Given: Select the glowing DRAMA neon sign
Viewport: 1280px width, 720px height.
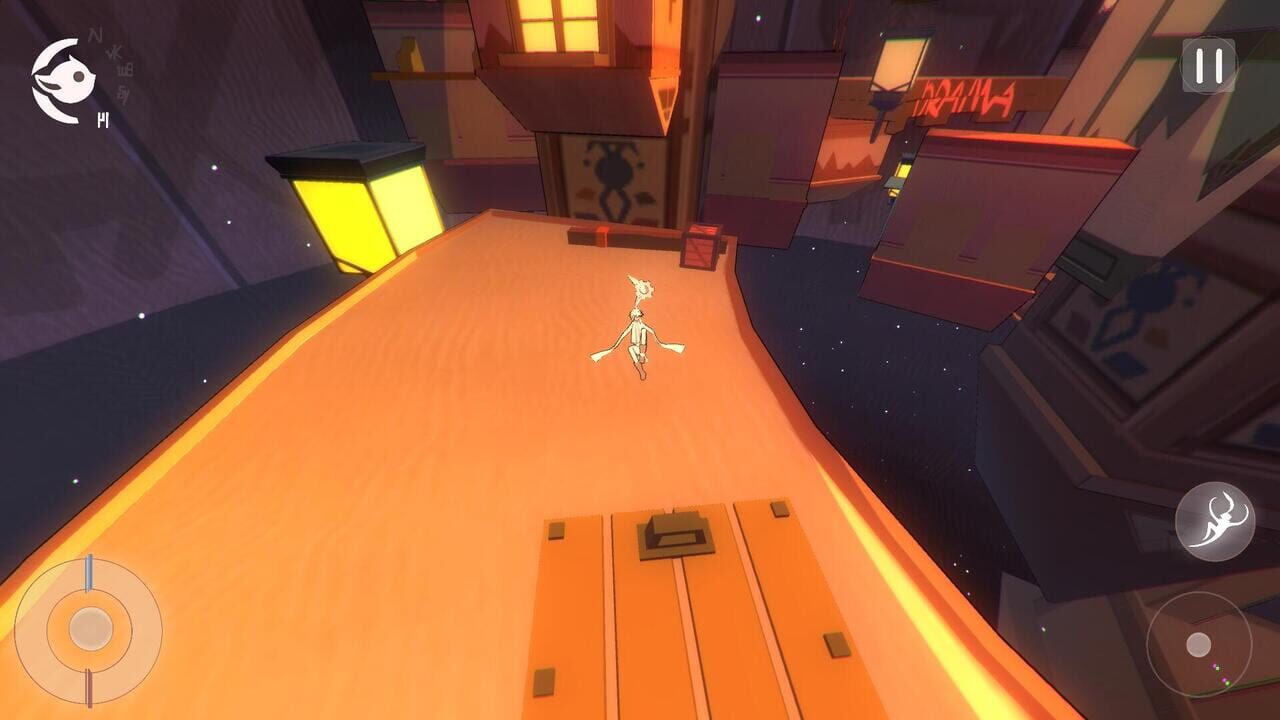Looking at the screenshot, I should [965, 95].
